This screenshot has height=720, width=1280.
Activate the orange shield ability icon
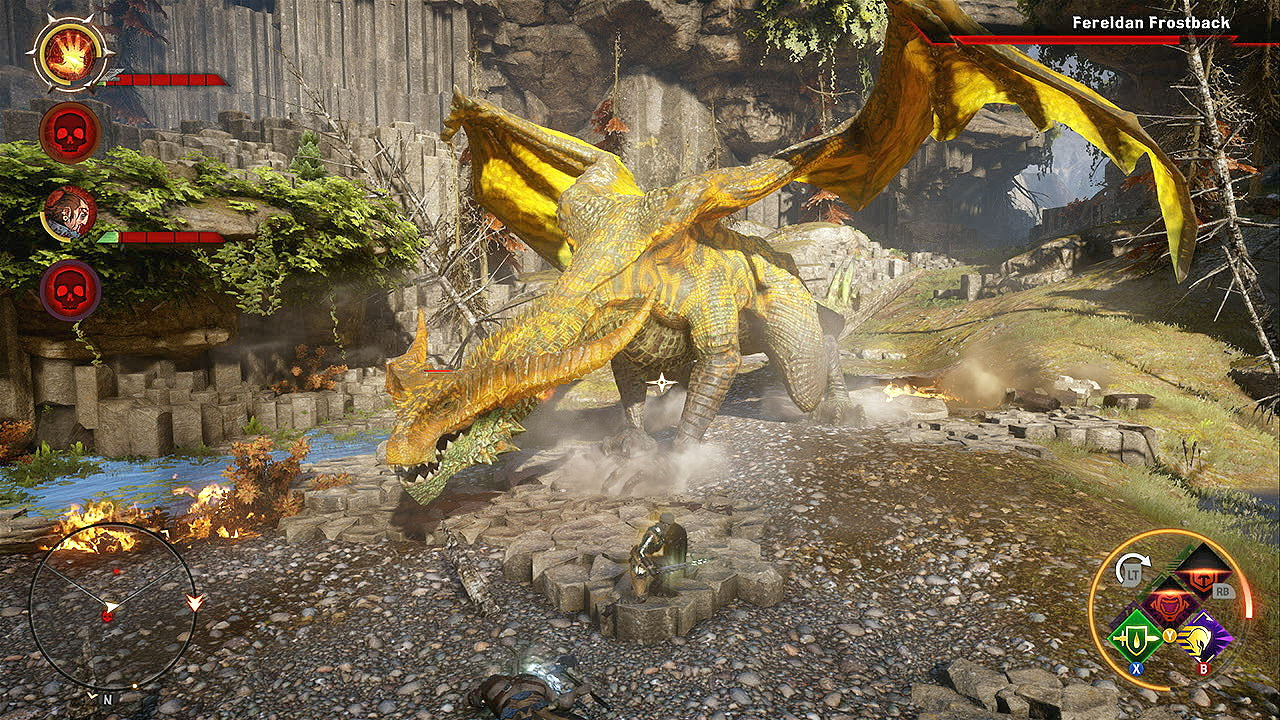click(1203, 572)
